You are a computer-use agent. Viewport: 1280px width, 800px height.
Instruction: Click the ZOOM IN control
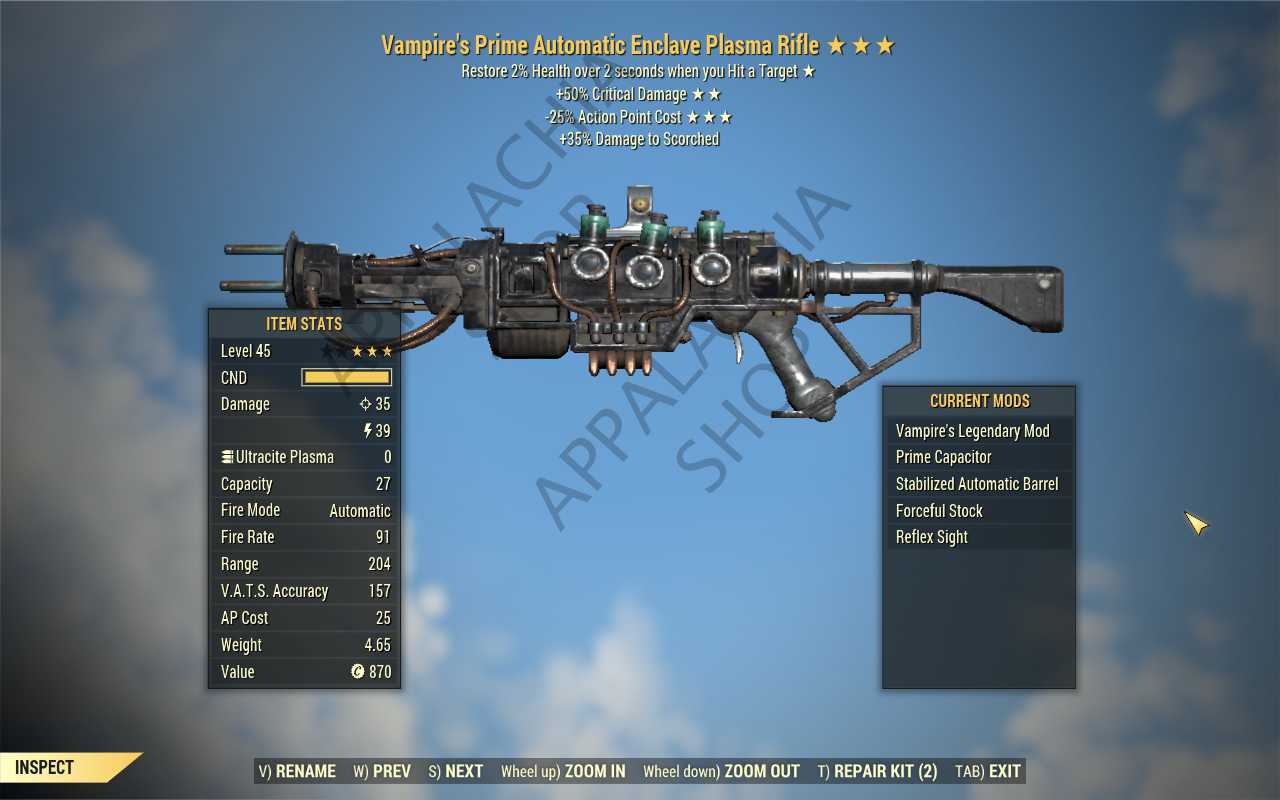564,771
